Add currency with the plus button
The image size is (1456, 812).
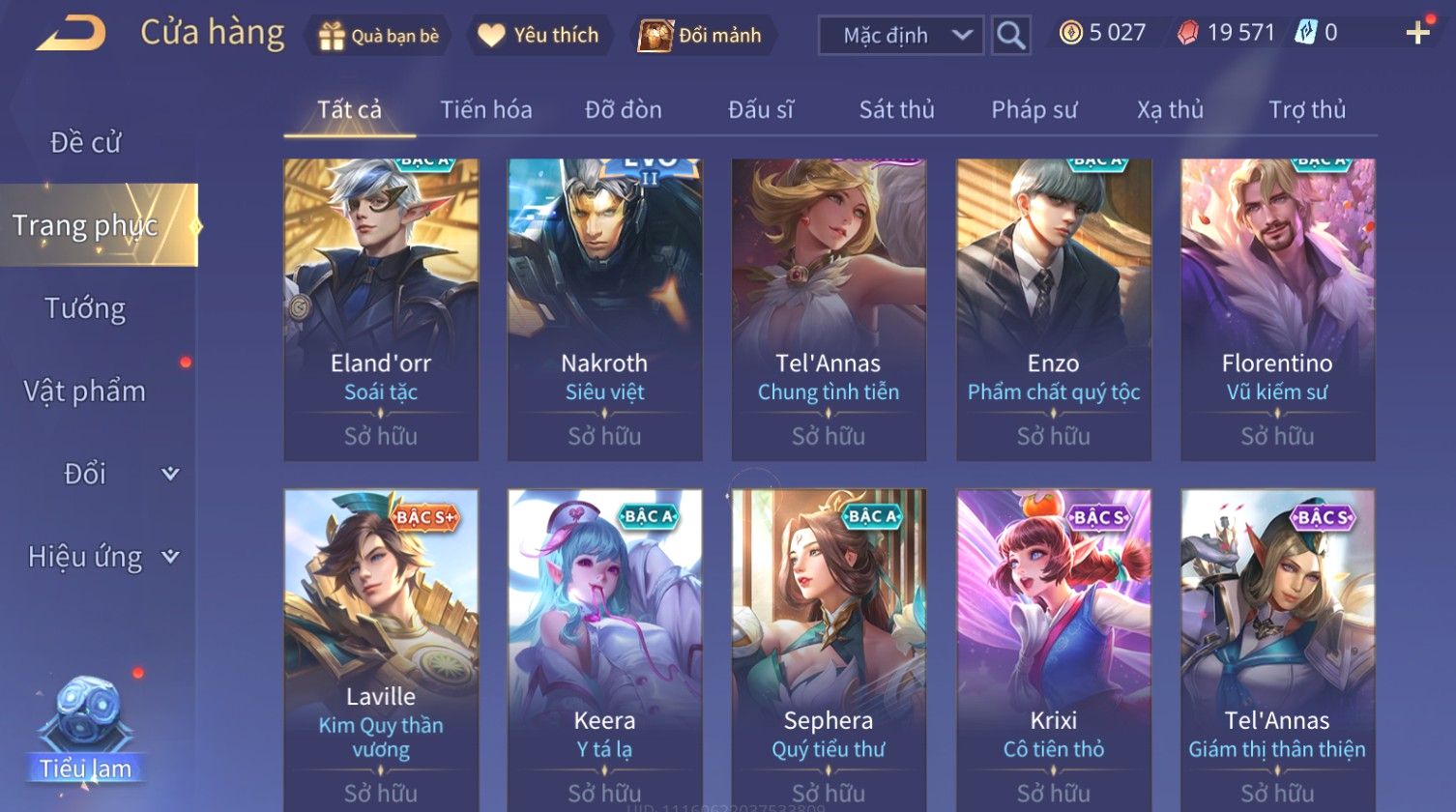coord(1417,33)
